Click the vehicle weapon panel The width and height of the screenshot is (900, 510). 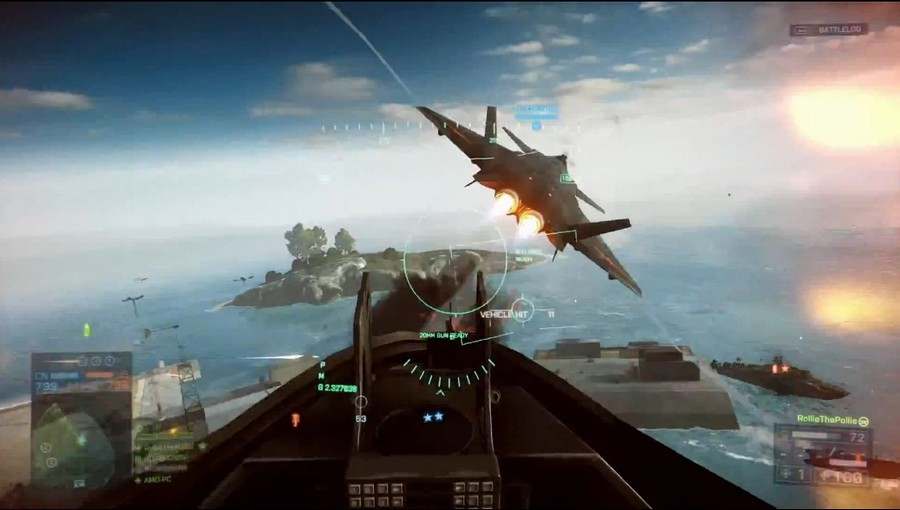coord(822,455)
